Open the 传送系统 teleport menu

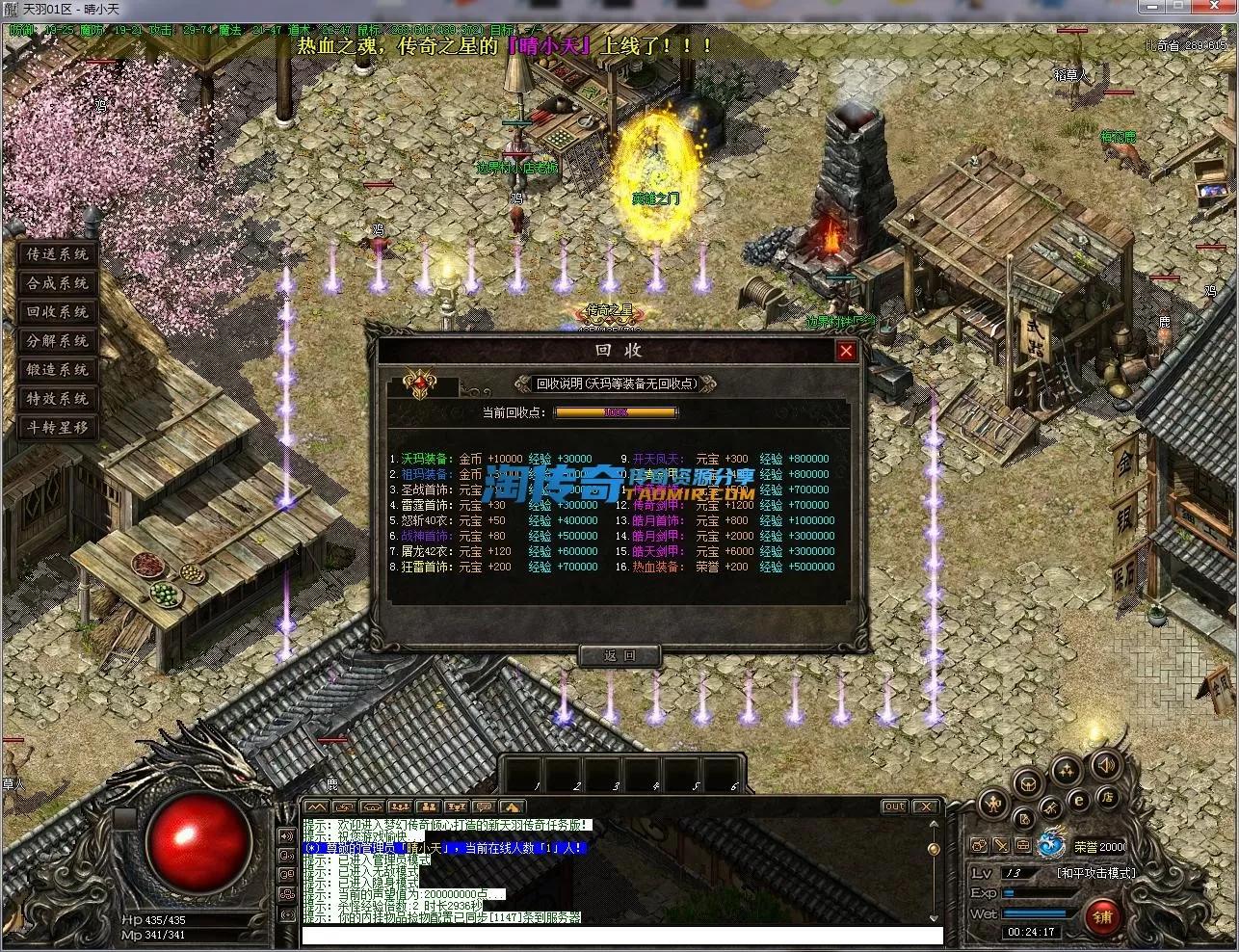(58, 254)
